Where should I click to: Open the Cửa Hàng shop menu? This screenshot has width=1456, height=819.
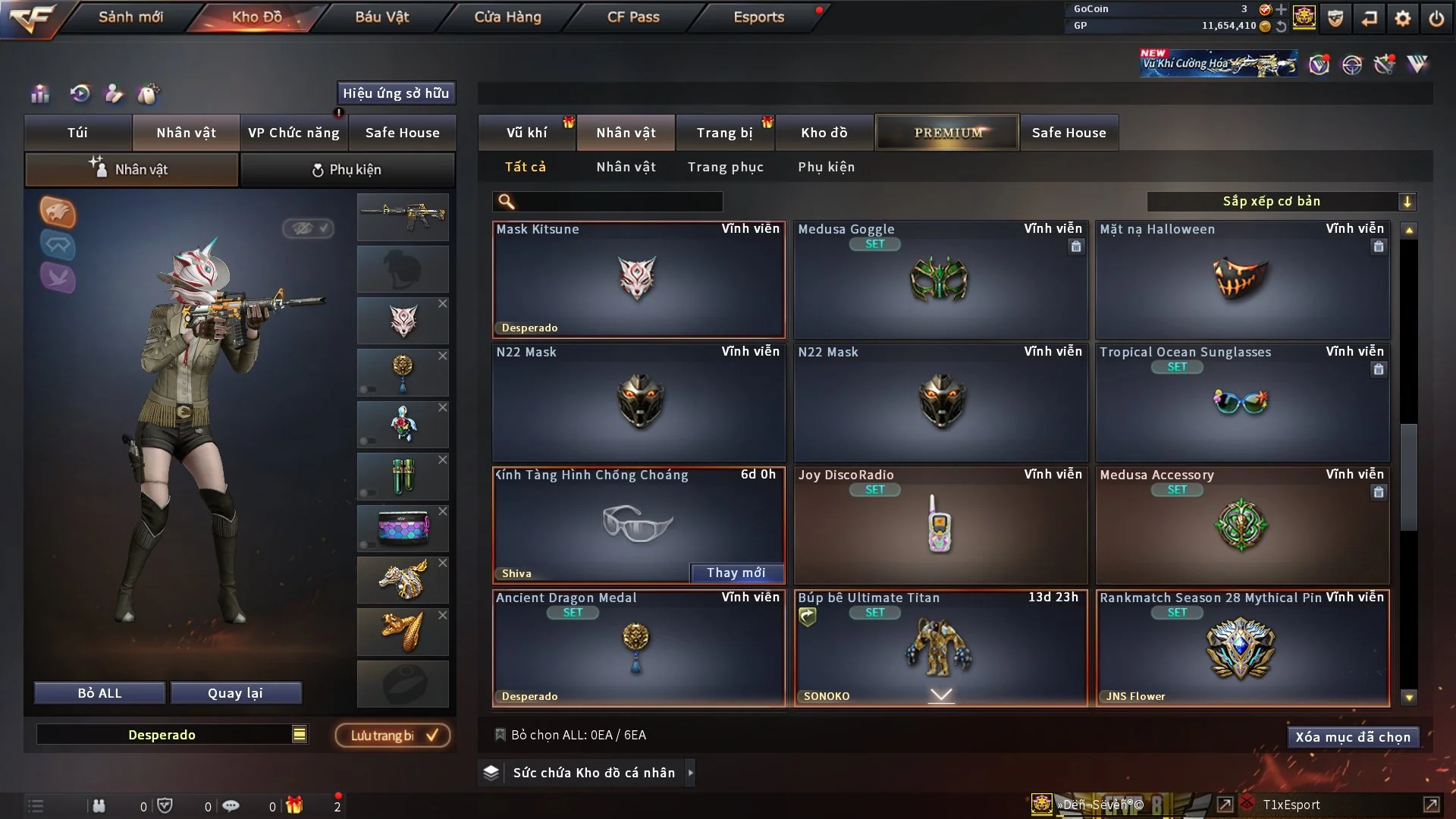(x=507, y=17)
